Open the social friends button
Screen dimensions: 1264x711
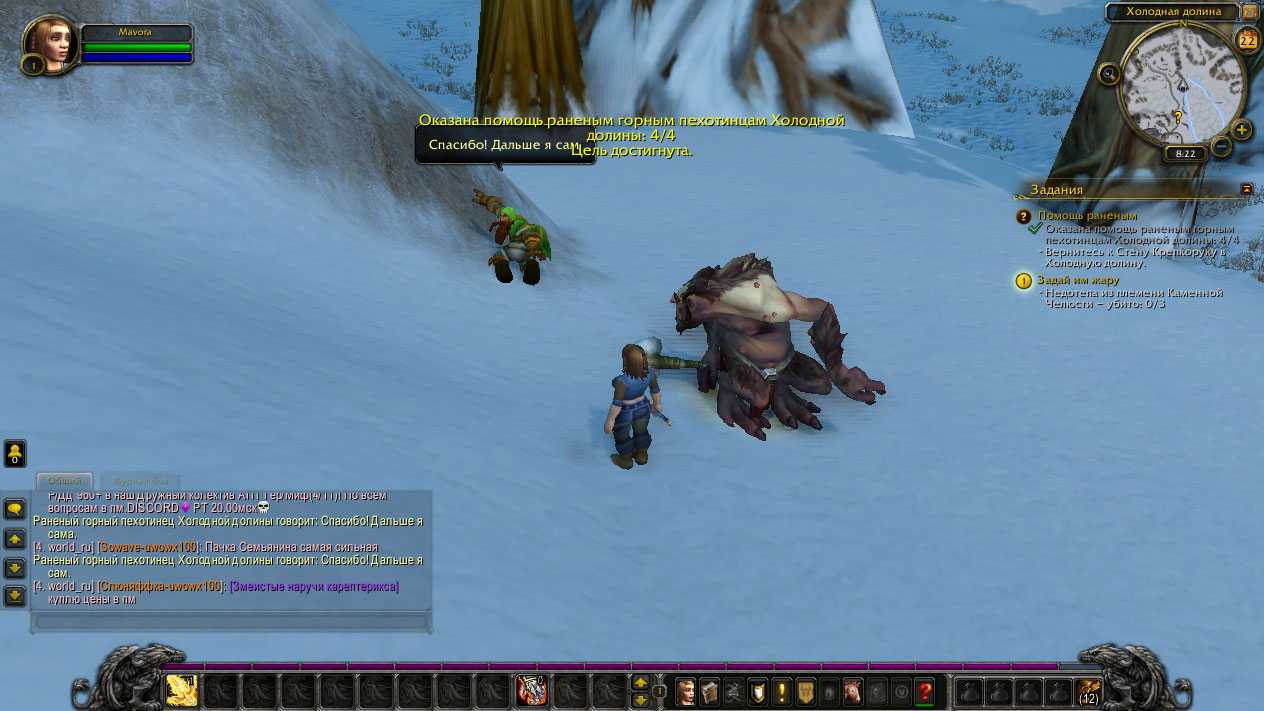pyautogui.click(x=15, y=454)
